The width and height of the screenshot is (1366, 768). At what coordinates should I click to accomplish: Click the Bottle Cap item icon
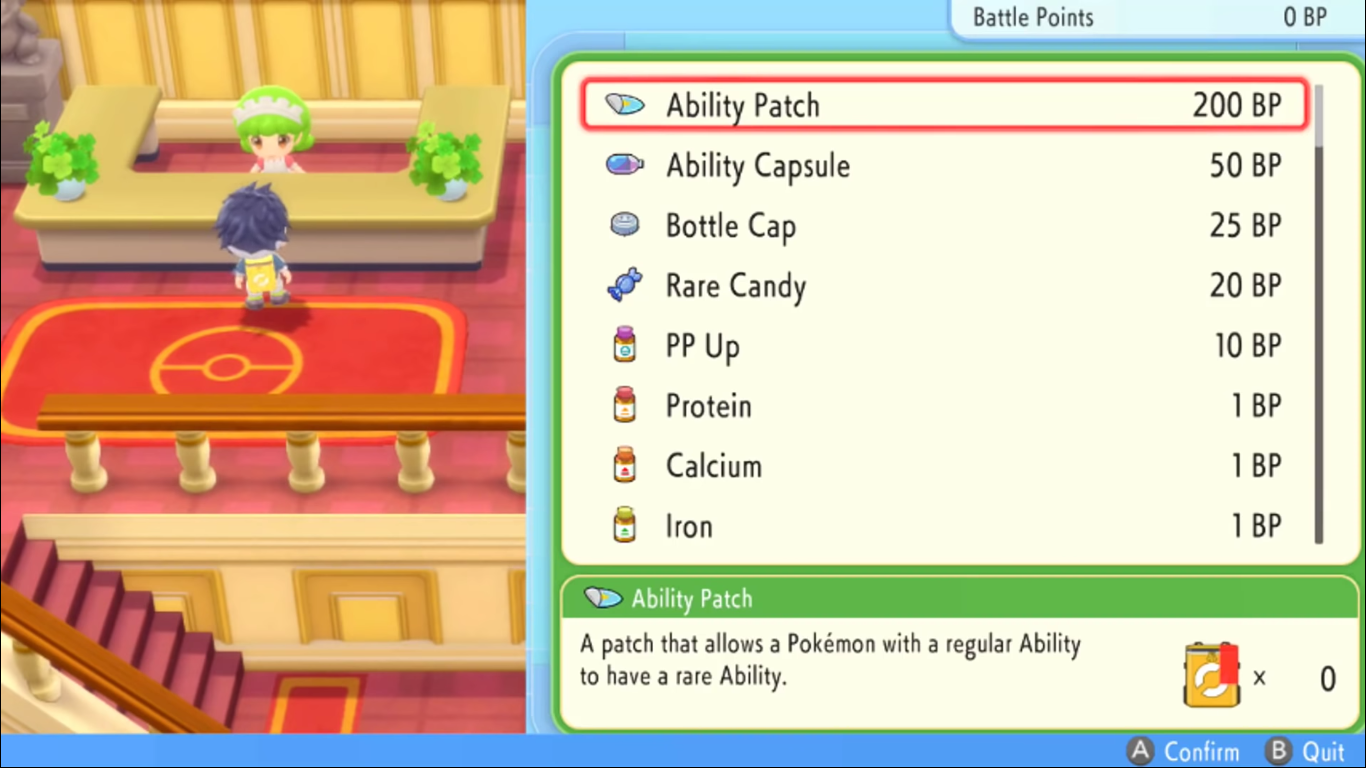coord(623,224)
